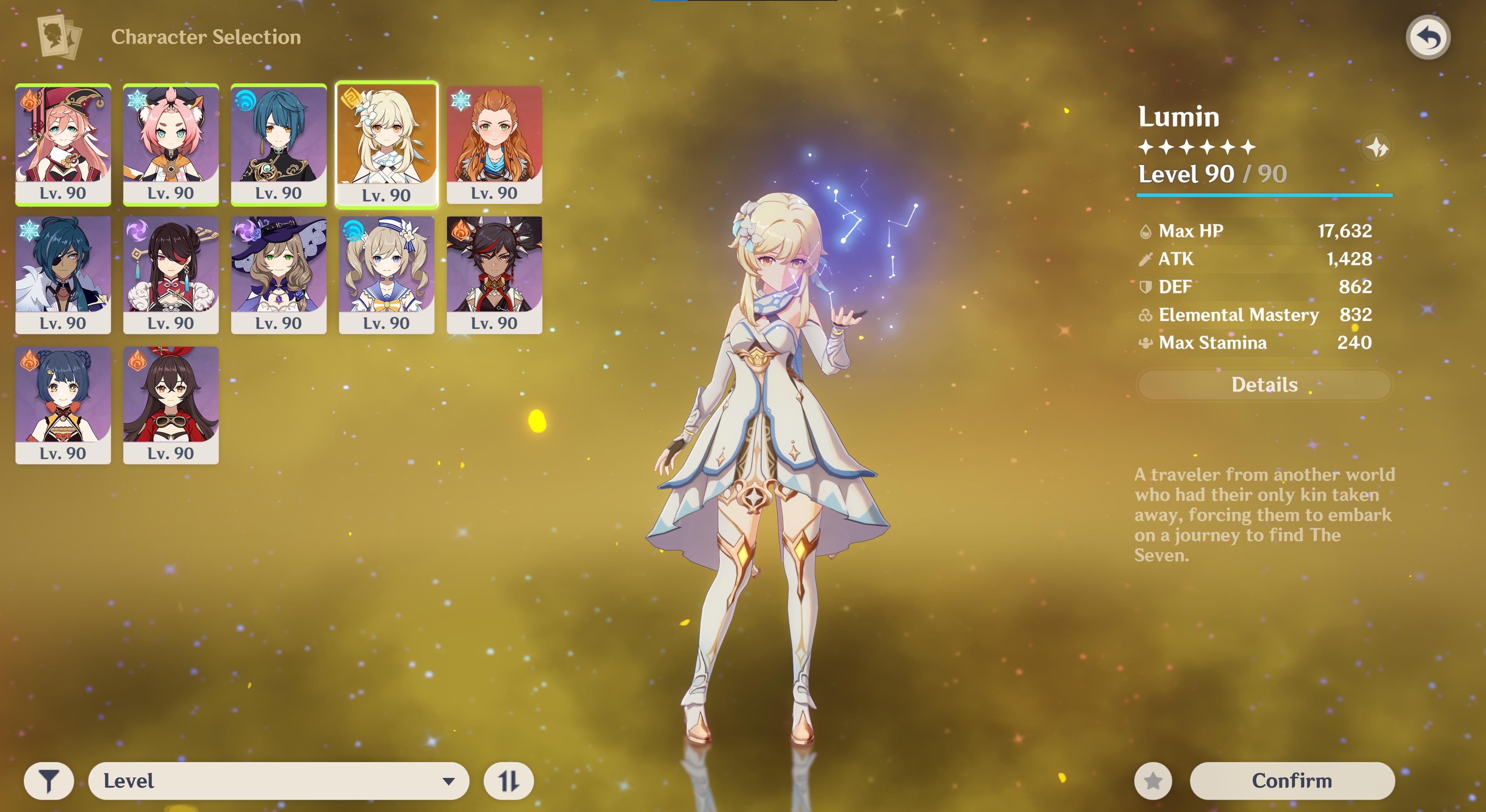
Task: Choose the pink-haired Diona portrait
Action: (171, 144)
